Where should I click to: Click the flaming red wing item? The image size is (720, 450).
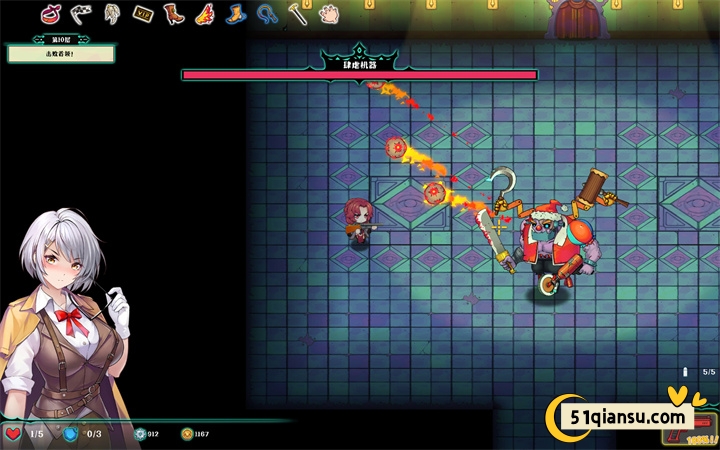(x=205, y=14)
